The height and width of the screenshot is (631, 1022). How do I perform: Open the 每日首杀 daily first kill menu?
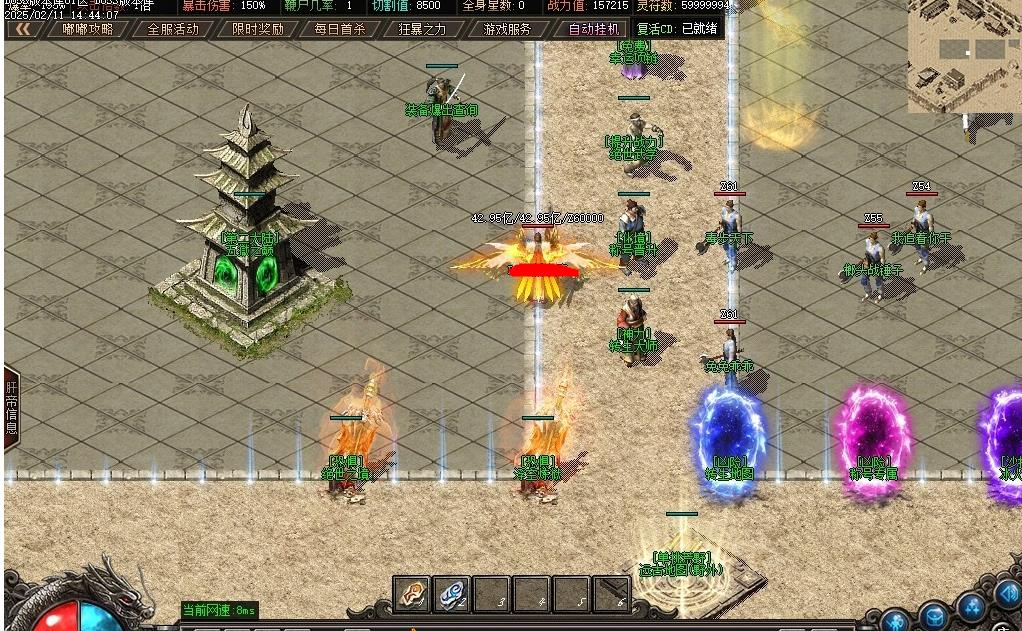pos(340,29)
